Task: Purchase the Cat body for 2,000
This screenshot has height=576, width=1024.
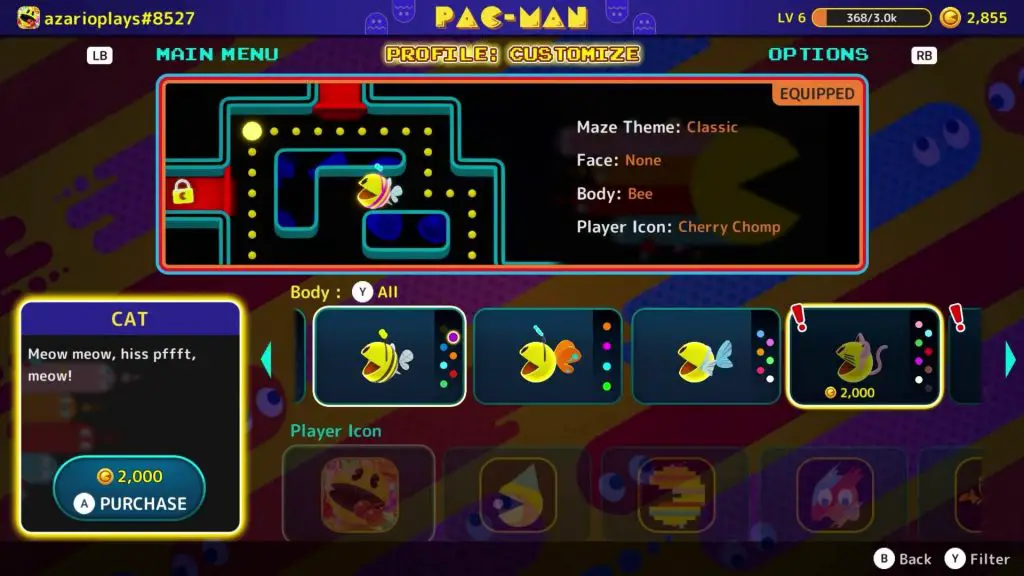Action: 129,489
